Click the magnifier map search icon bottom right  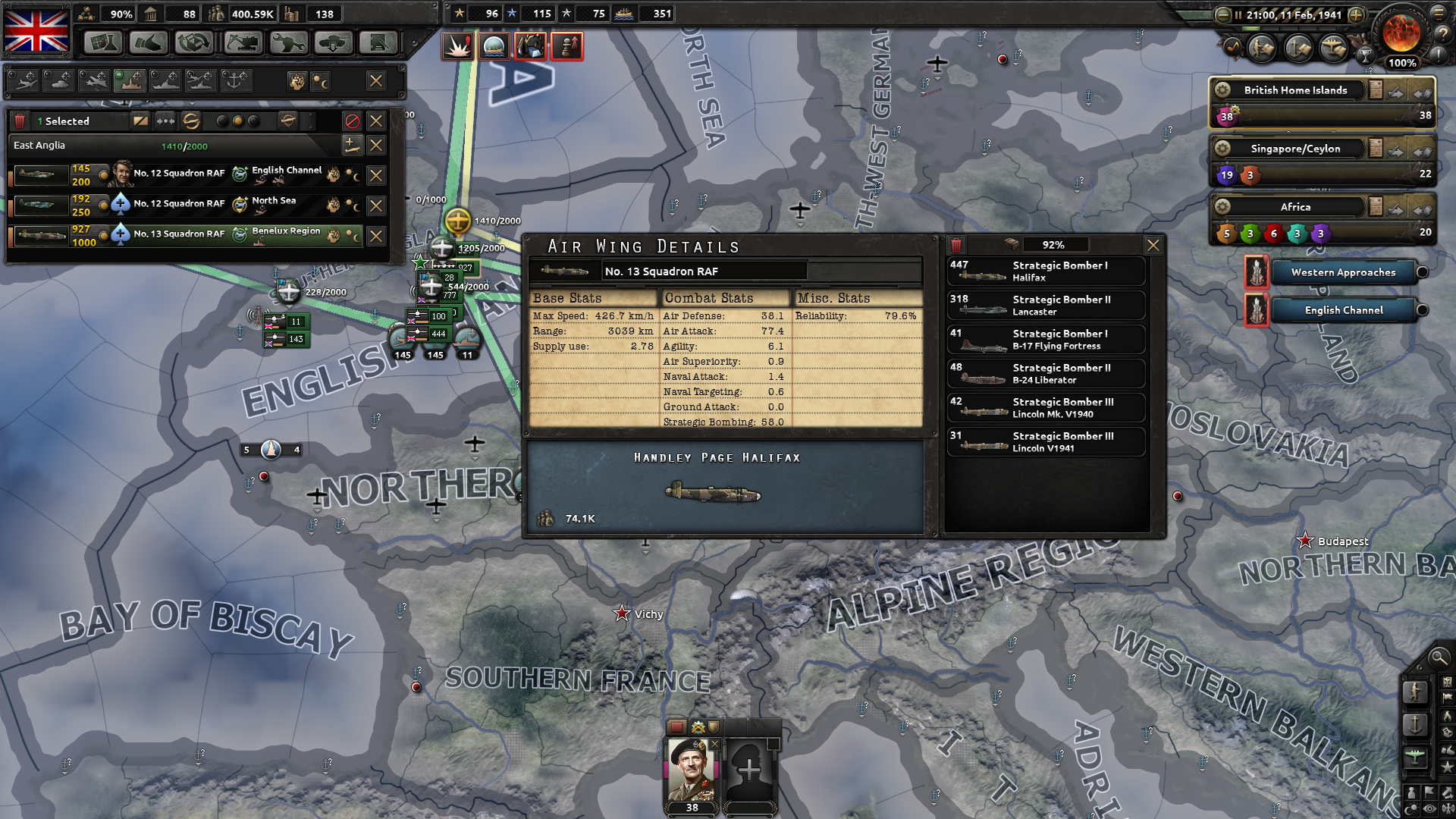click(x=1439, y=659)
